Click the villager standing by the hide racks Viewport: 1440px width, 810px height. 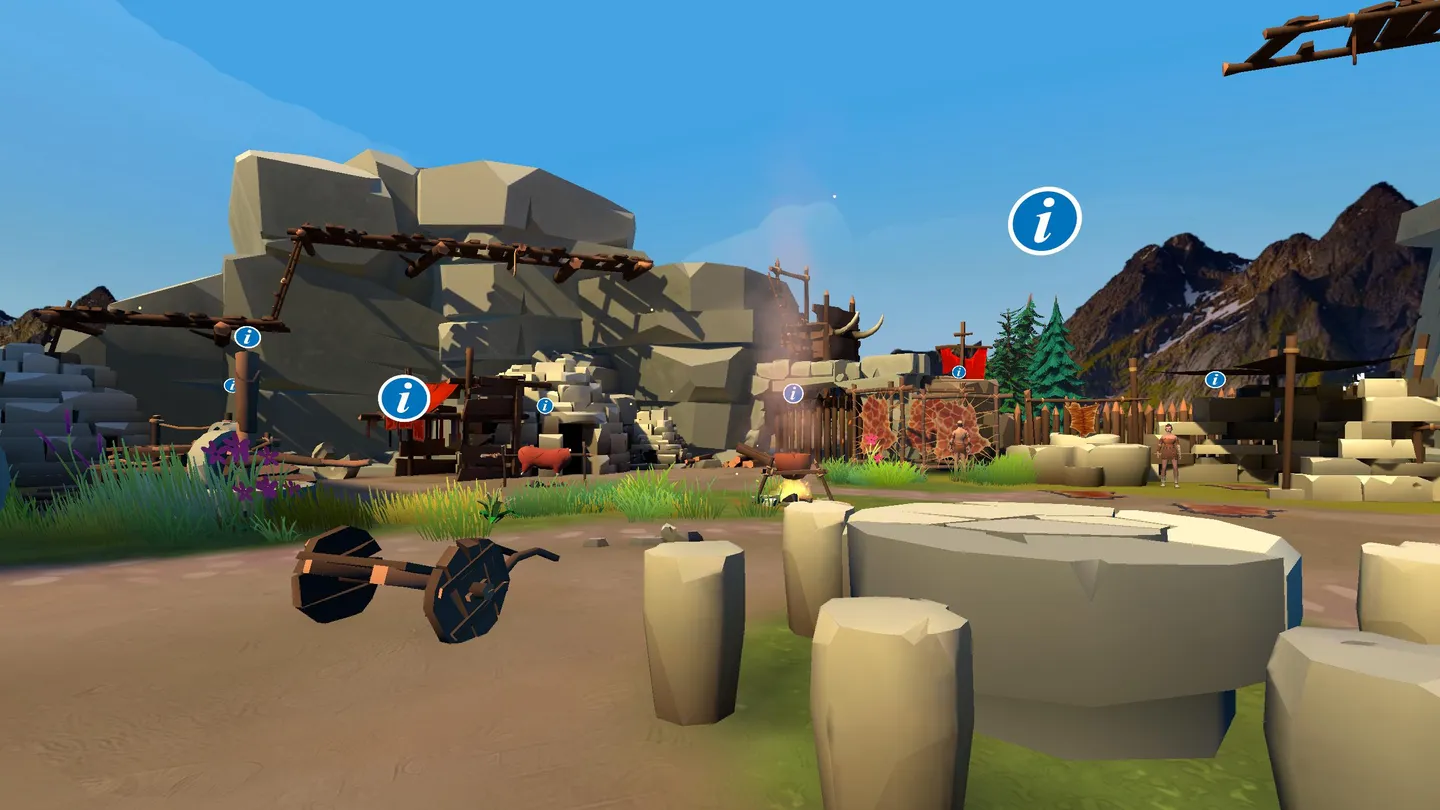tap(962, 440)
